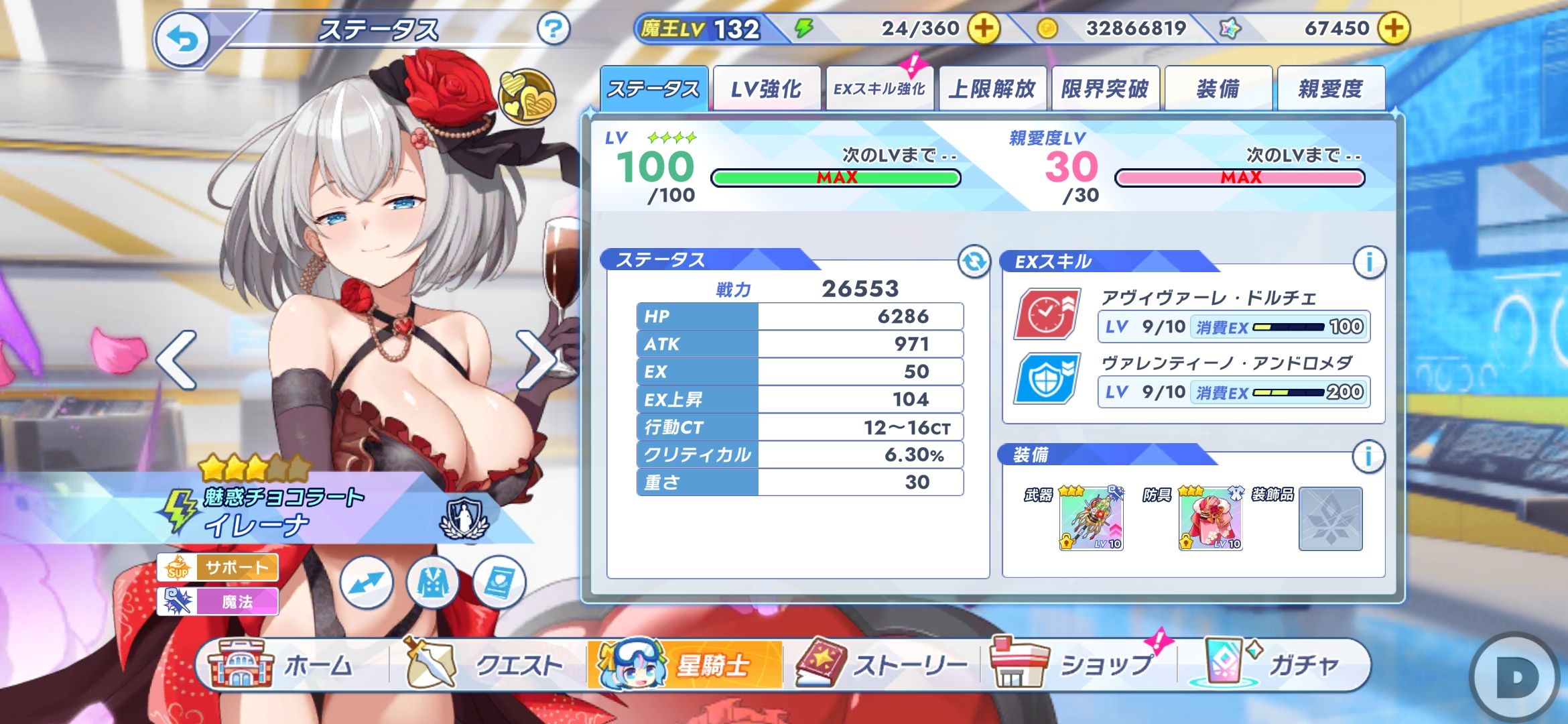Toggle the status refresh arrows icon
Image resolution: width=1568 pixels, height=724 pixels.
pos(974,261)
